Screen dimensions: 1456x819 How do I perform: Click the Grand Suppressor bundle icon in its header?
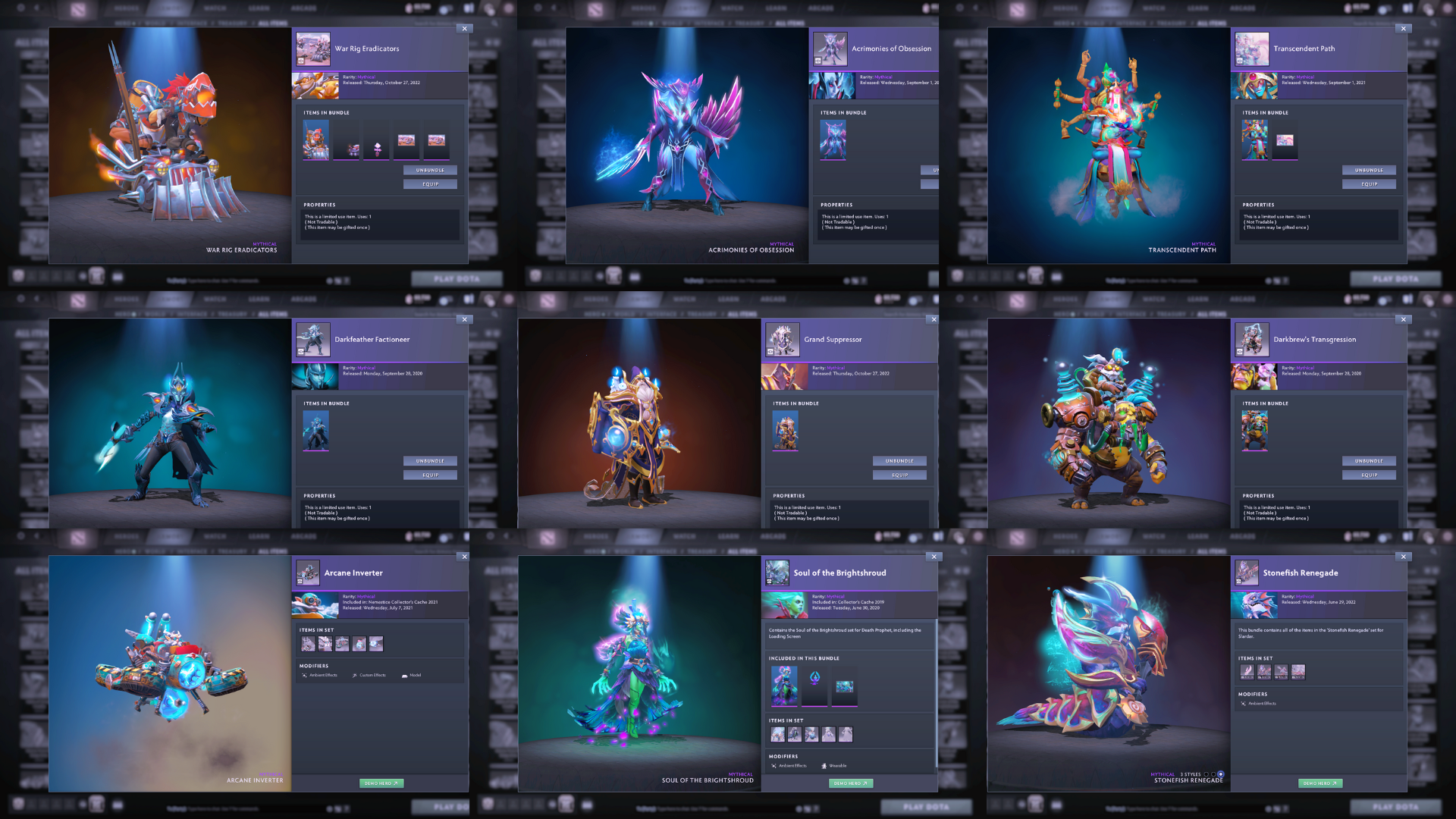(x=784, y=339)
